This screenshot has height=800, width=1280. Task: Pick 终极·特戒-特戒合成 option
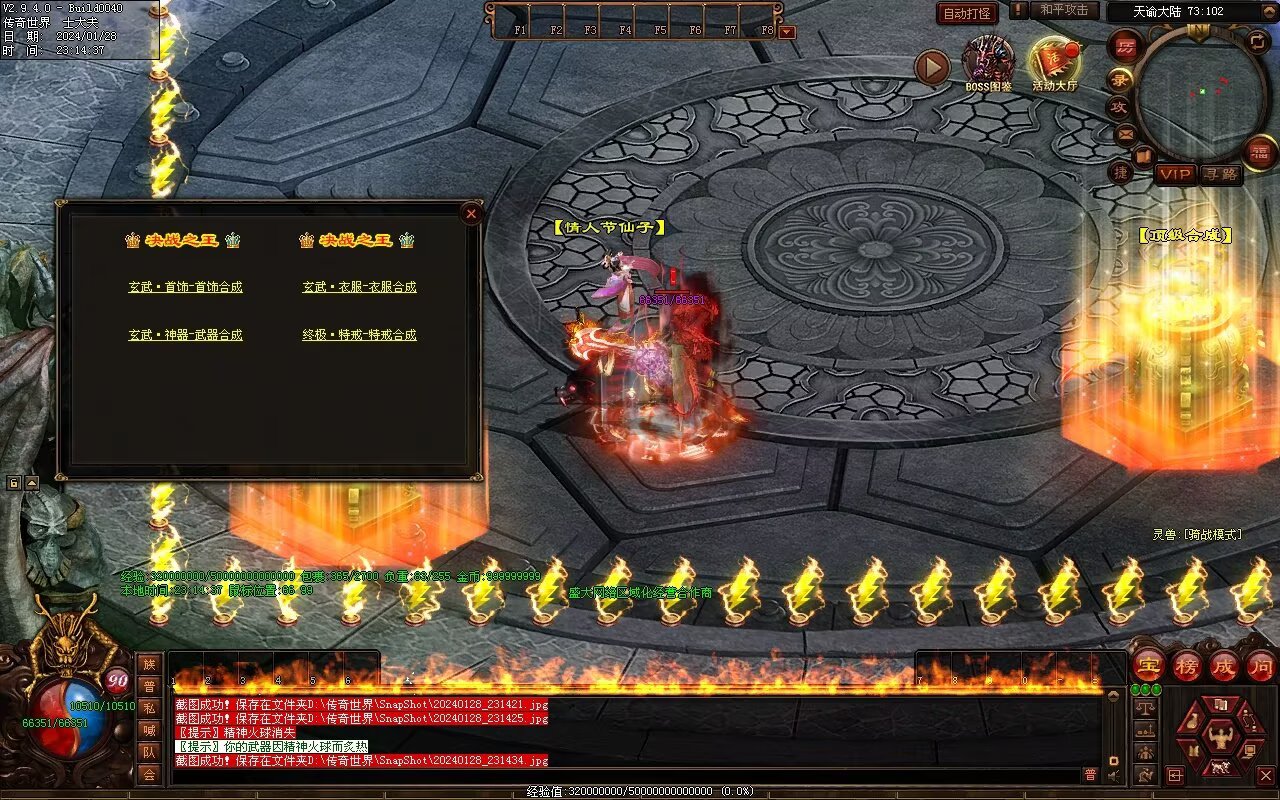pyautogui.click(x=359, y=335)
